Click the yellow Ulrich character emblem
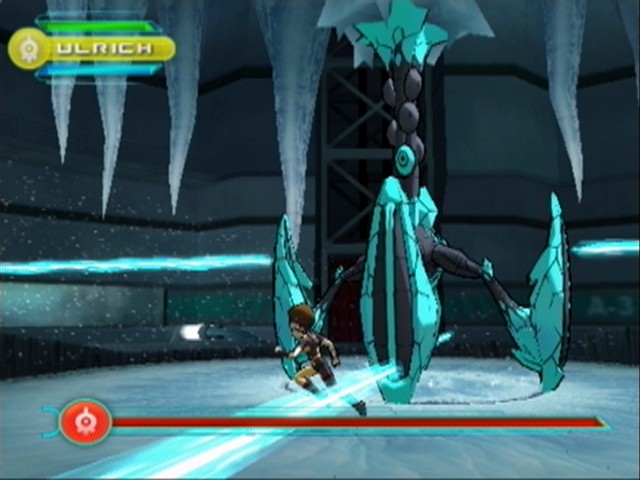 [x=28, y=48]
